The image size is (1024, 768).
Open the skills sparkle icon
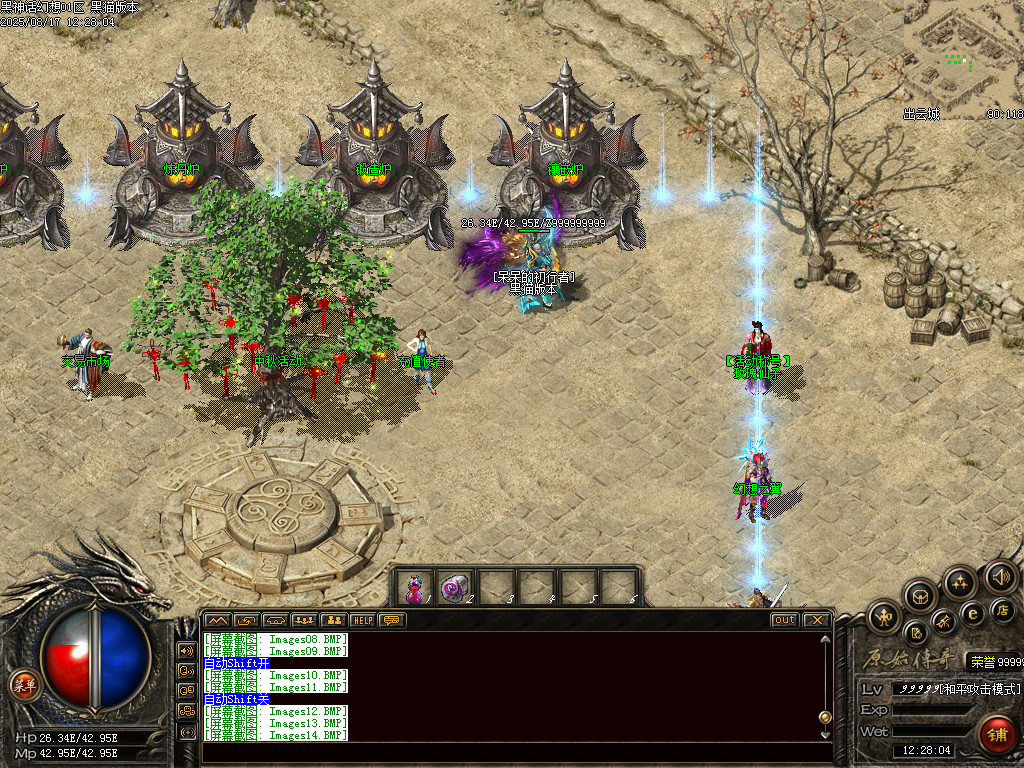coord(960,582)
